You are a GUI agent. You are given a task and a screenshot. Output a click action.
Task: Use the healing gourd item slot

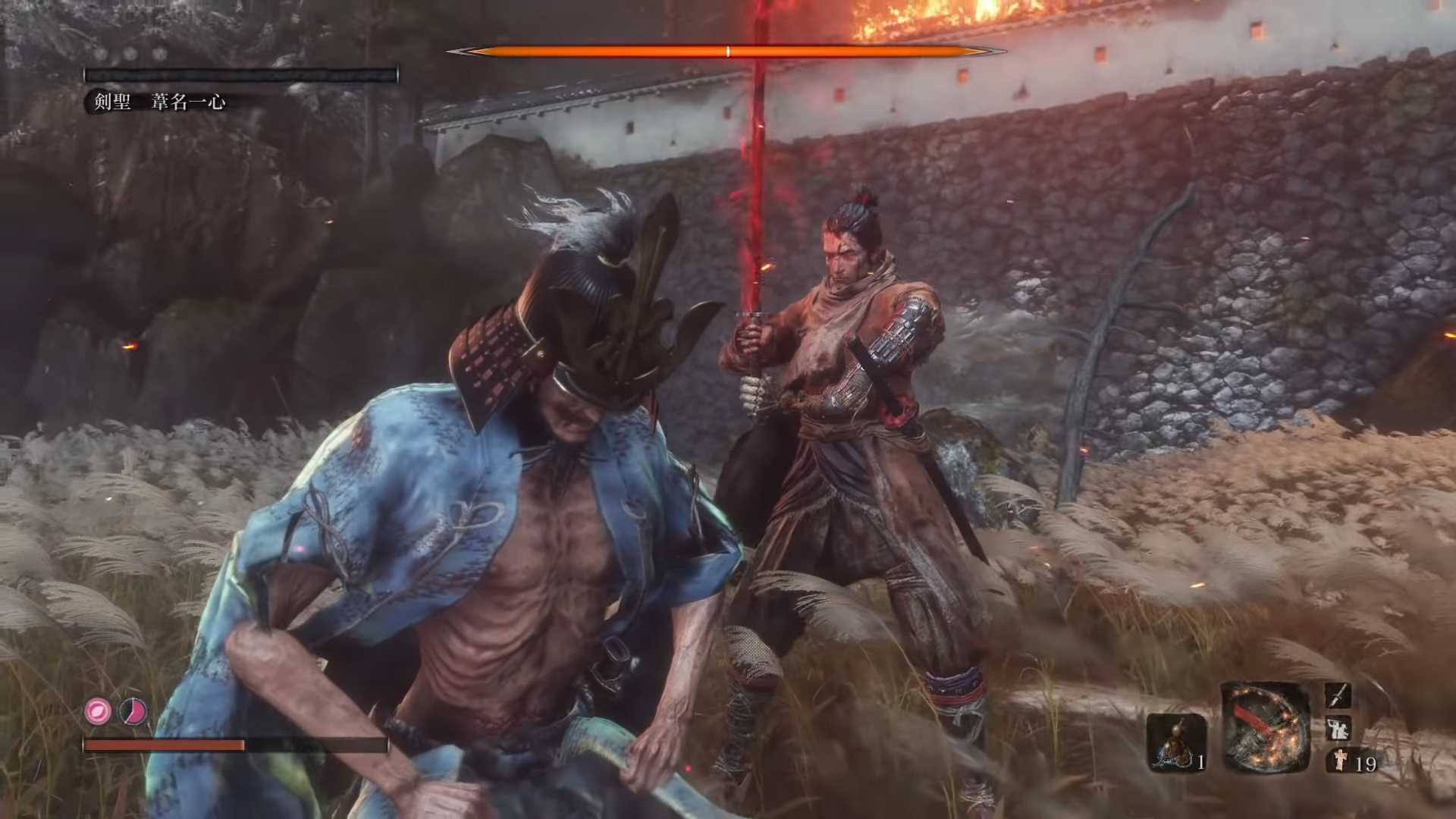click(1176, 741)
